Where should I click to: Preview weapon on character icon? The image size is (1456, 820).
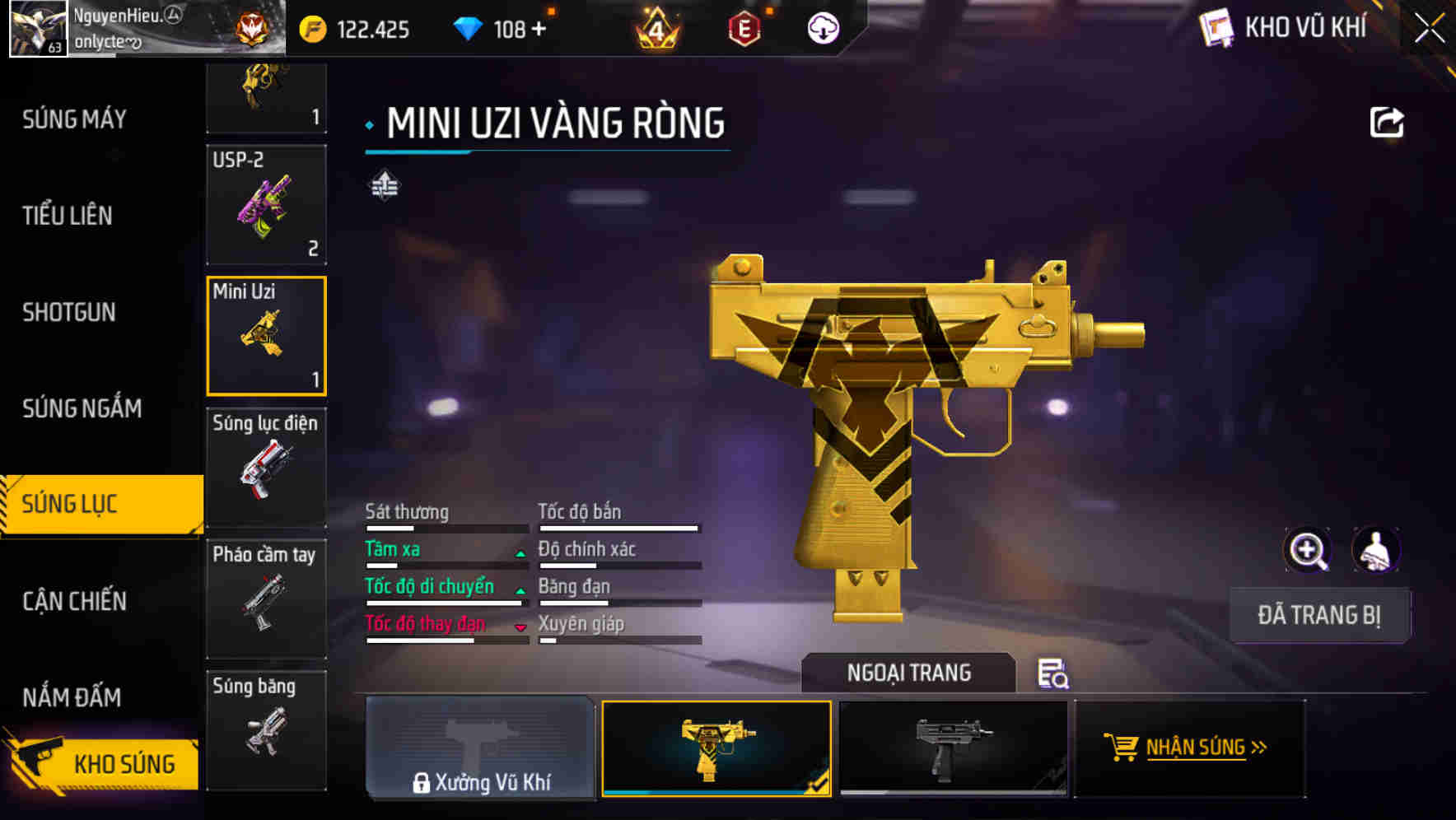[x=1375, y=550]
